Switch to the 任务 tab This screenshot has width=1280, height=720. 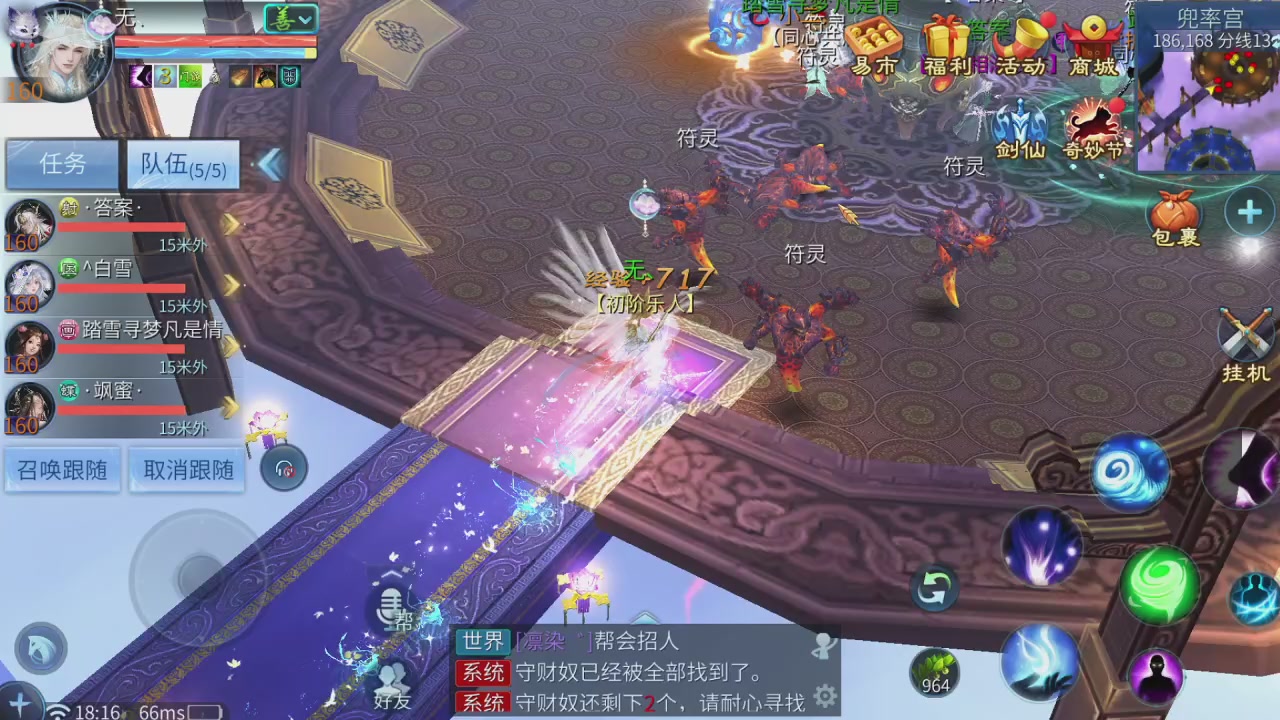pos(62,164)
